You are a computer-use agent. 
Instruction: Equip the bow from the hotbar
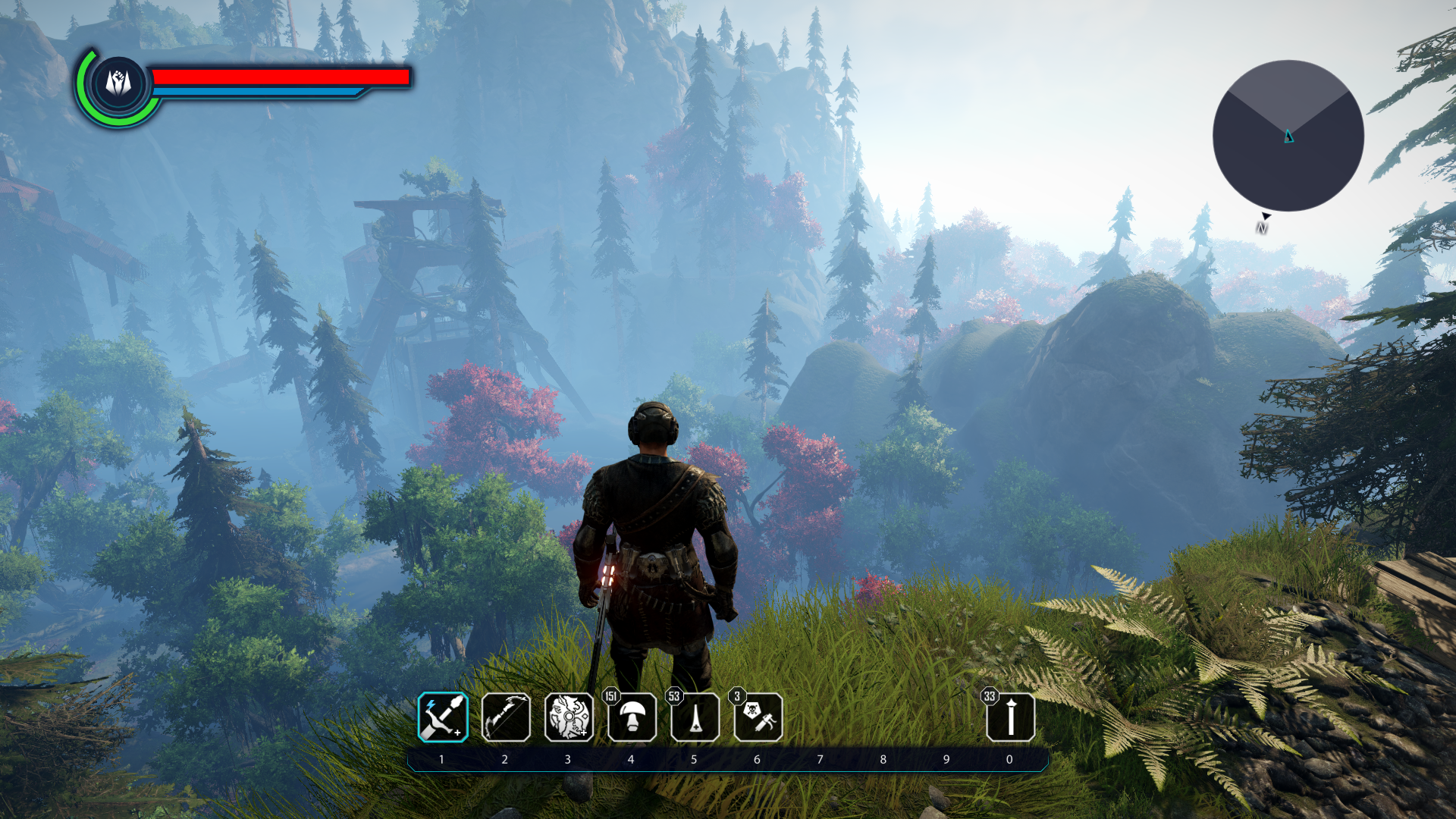(506, 717)
